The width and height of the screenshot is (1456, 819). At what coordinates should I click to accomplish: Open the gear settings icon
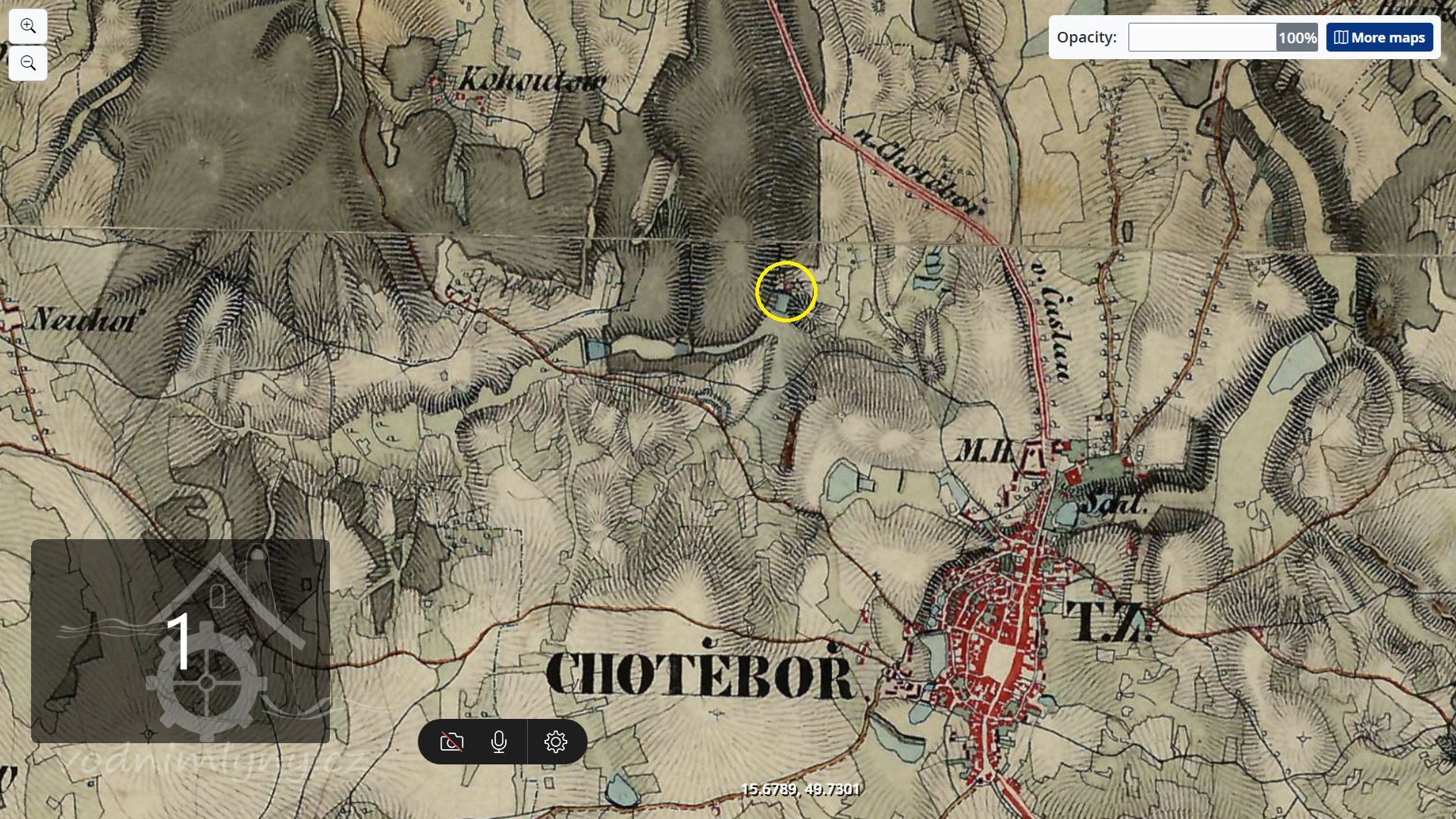pos(556,742)
